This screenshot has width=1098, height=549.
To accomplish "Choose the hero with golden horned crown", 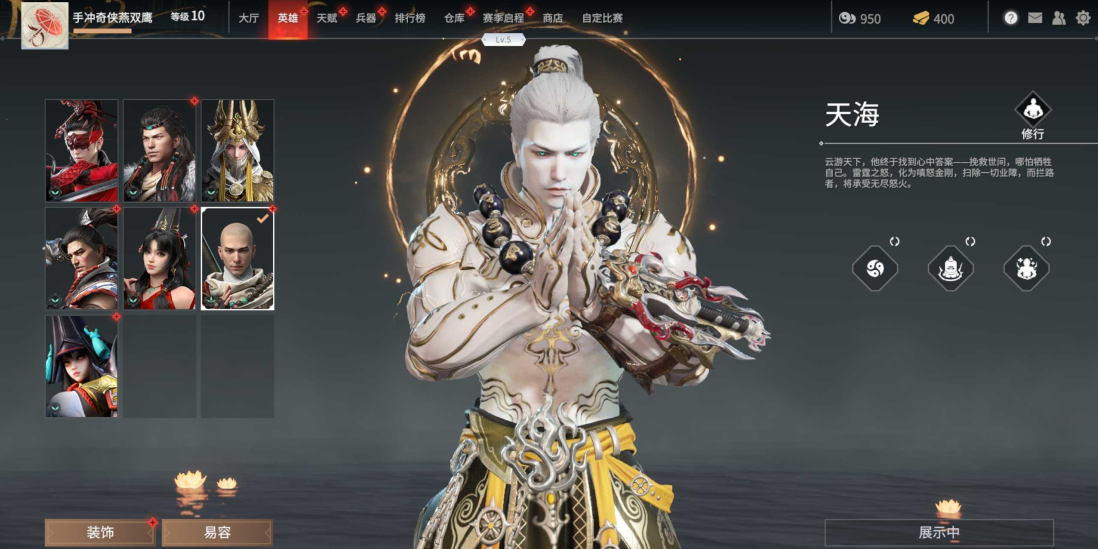I will tap(238, 150).
